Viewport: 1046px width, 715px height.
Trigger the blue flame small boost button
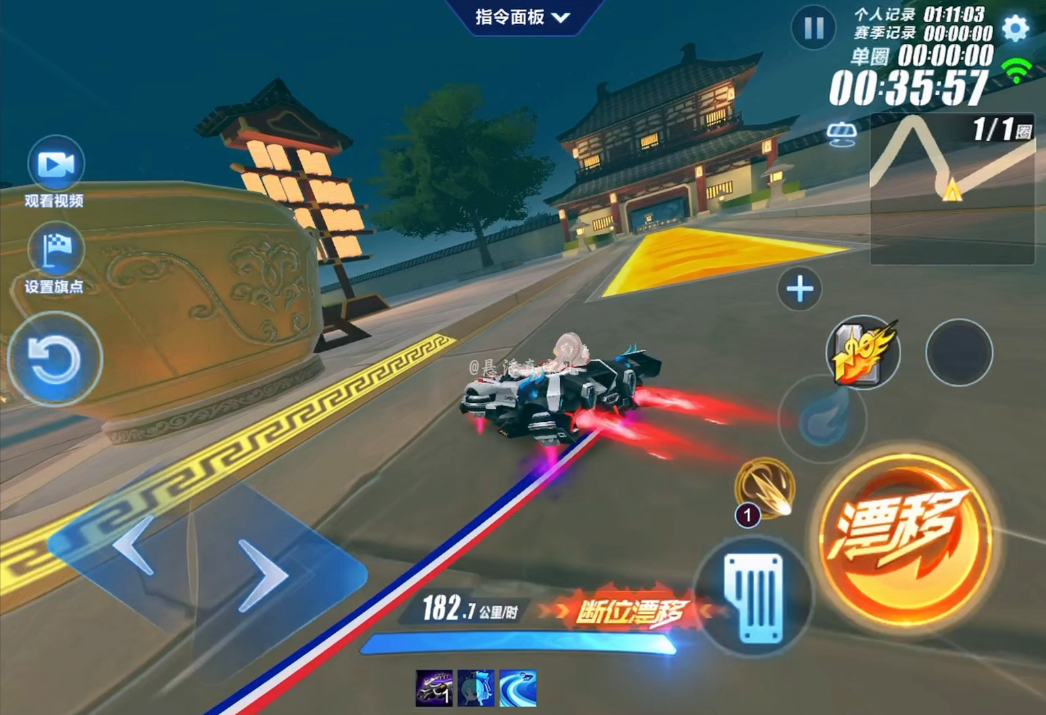823,420
